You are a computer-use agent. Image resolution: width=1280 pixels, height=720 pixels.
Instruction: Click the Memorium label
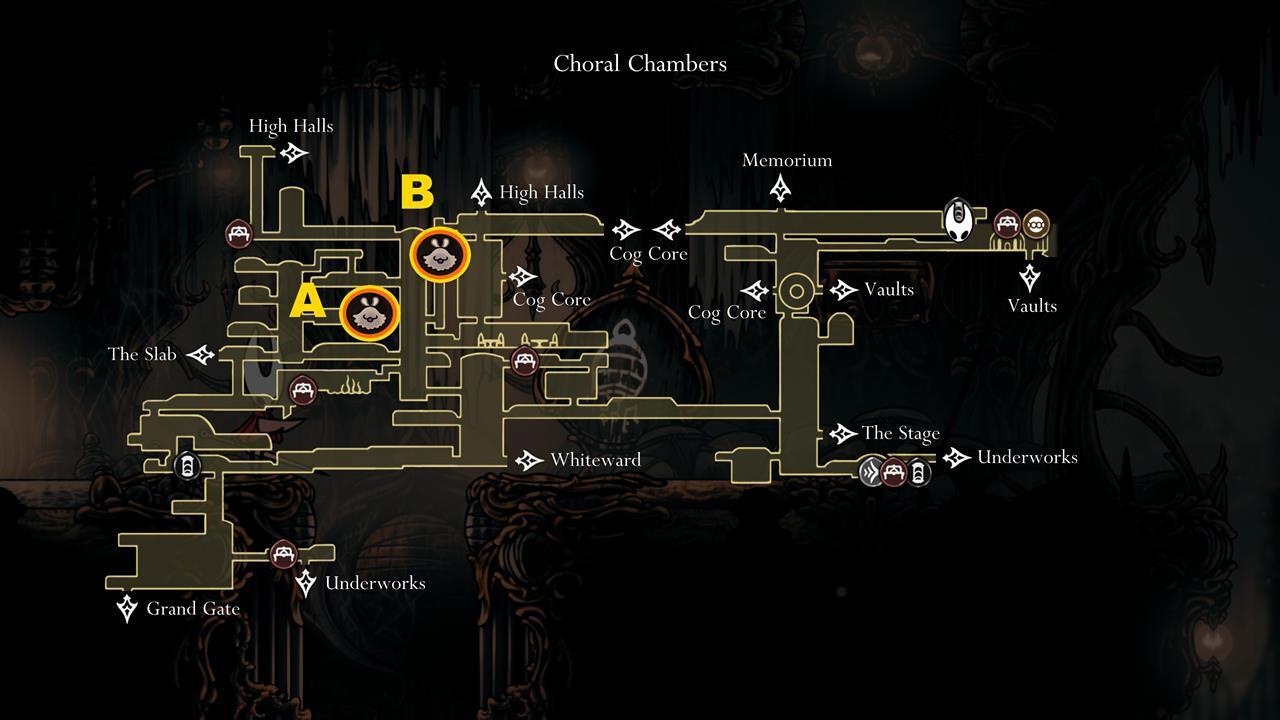[787, 160]
